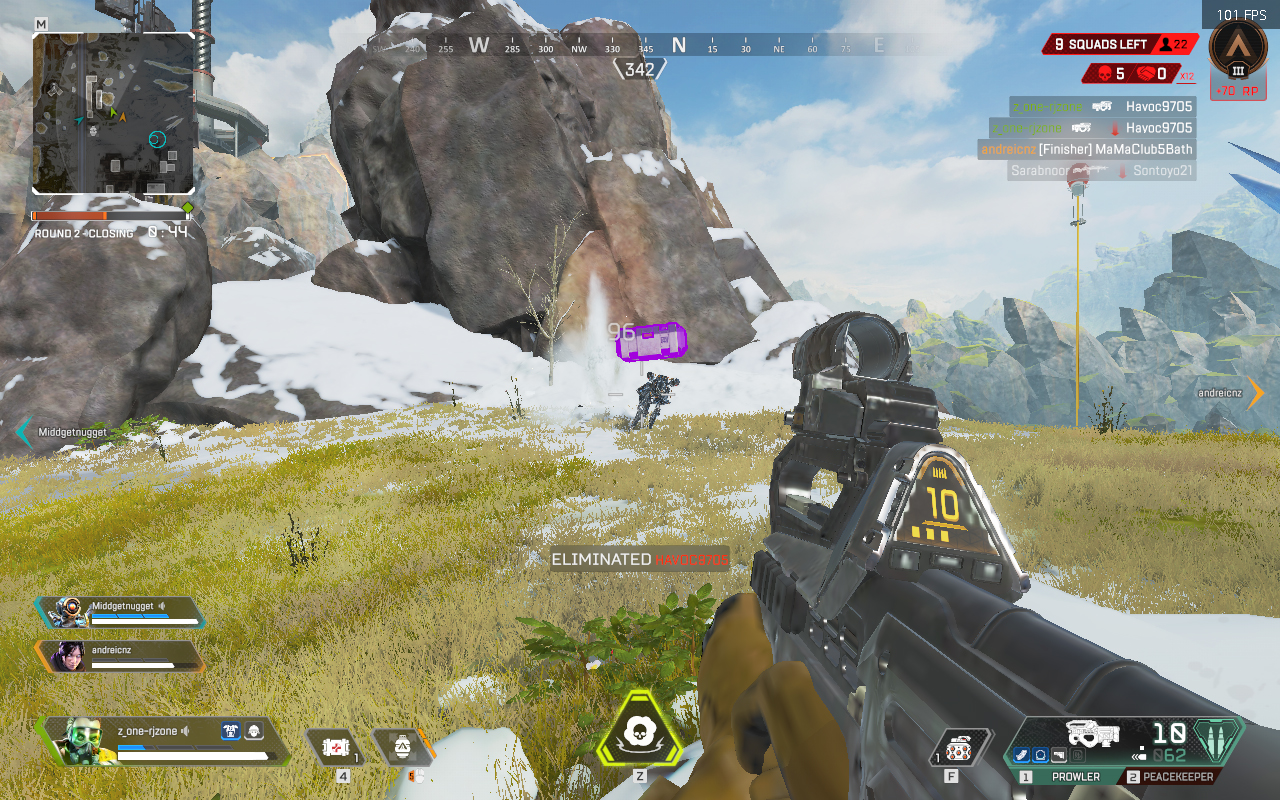Click own z_one-rjzone player card
The width and height of the screenshot is (1280, 800).
click(160, 740)
